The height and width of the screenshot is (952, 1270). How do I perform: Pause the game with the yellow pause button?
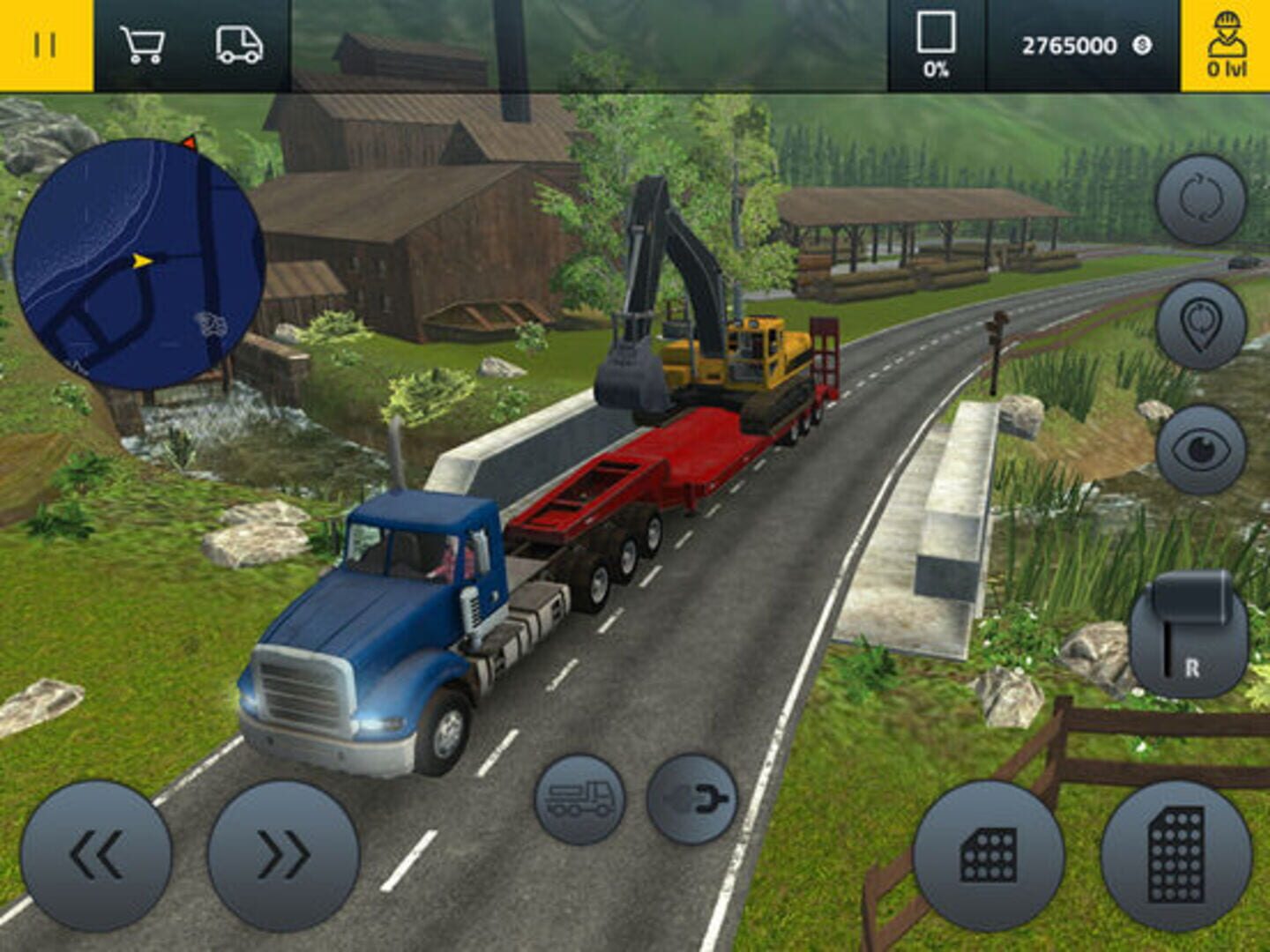coord(45,45)
